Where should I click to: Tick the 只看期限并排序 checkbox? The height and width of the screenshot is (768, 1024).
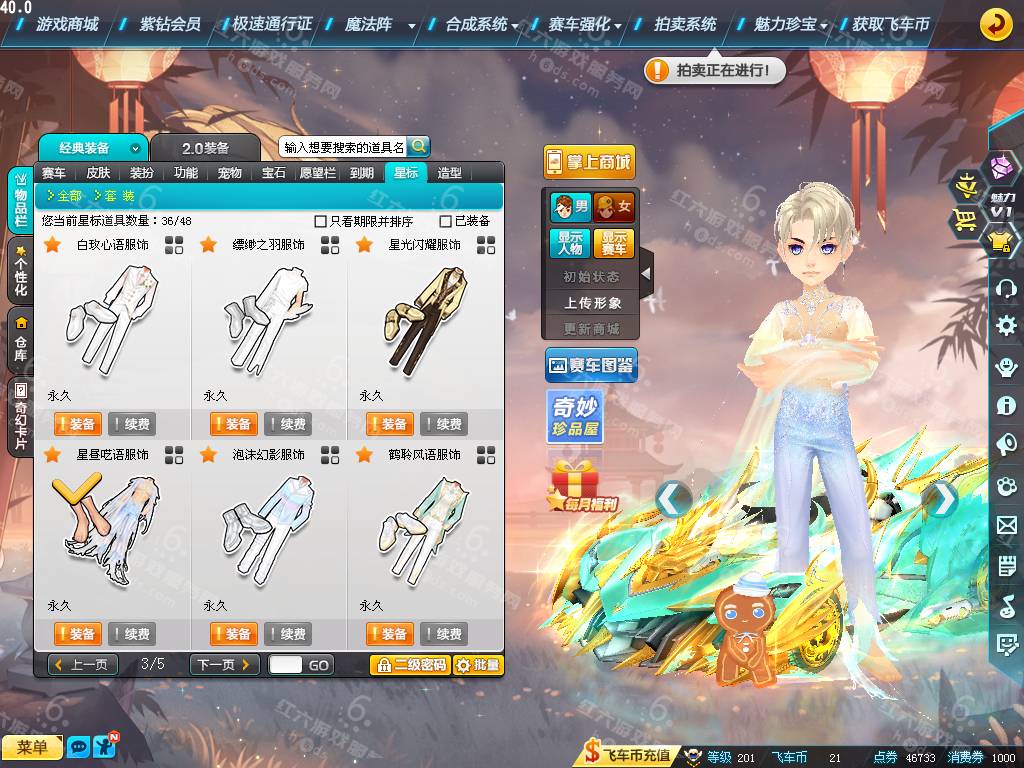321,221
